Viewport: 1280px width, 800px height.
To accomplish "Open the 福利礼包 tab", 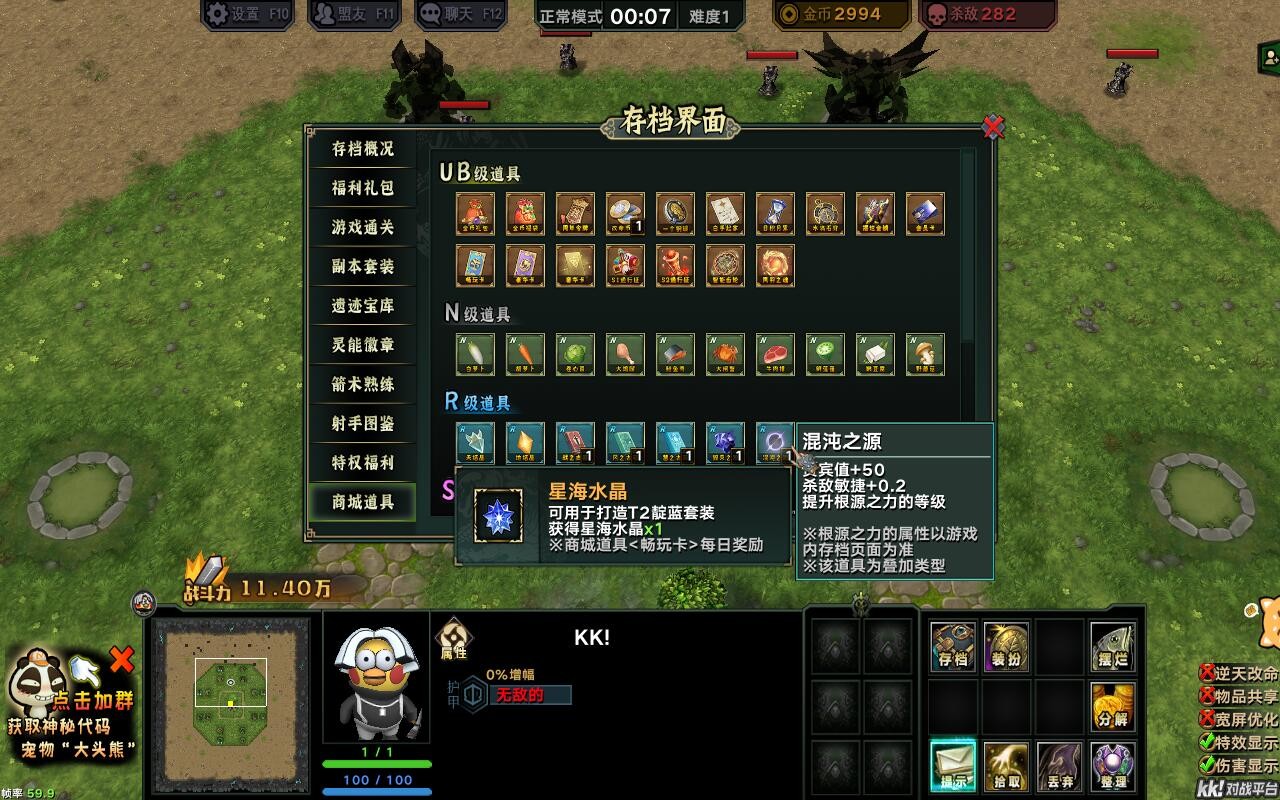I will tap(363, 189).
